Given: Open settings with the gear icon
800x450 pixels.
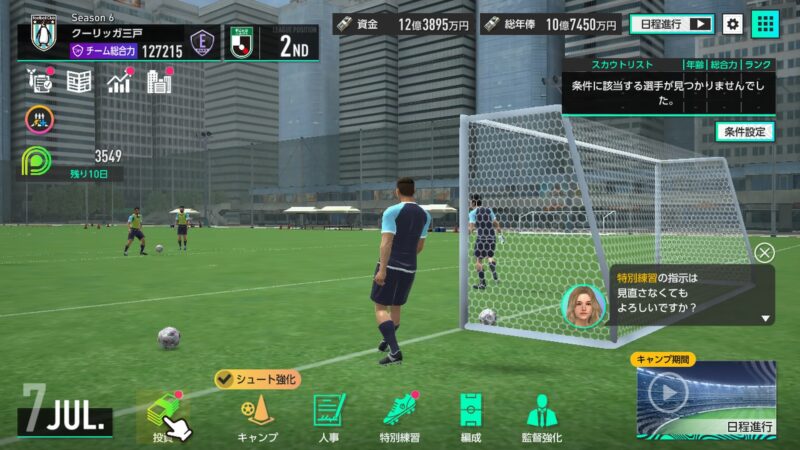Looking at the screenshot, I should point(733,24).
